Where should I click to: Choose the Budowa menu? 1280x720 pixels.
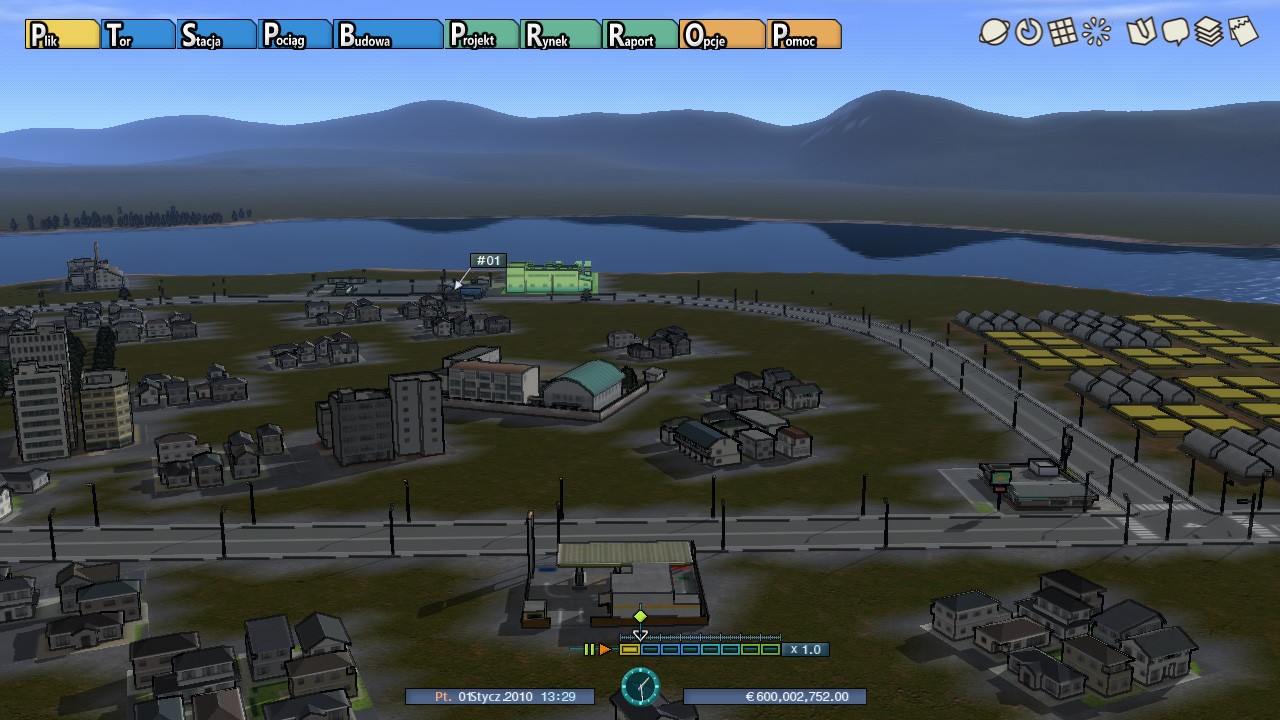tap(388, 35)
